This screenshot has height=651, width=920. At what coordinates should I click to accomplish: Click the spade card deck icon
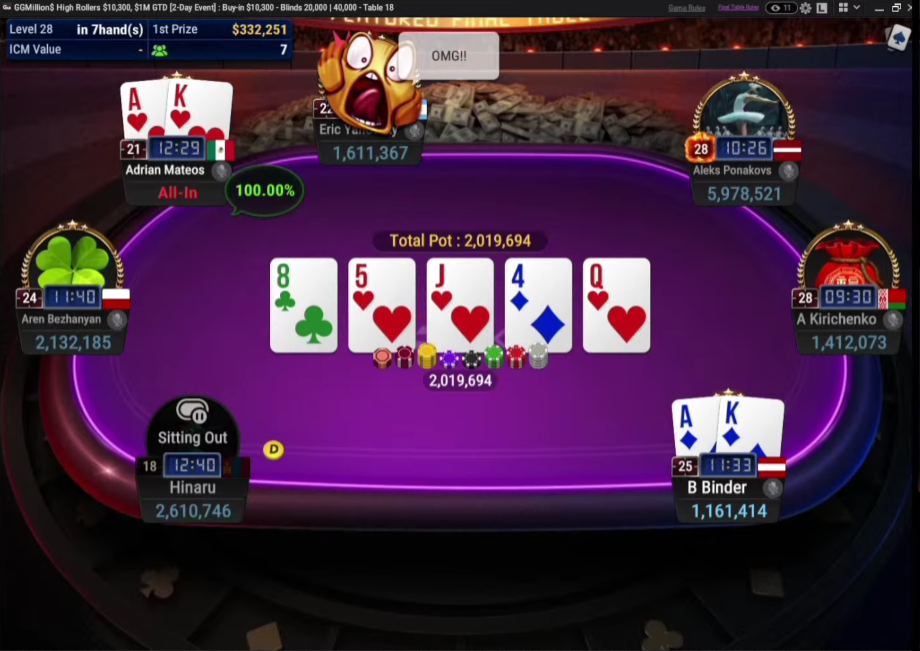(897, 37)
